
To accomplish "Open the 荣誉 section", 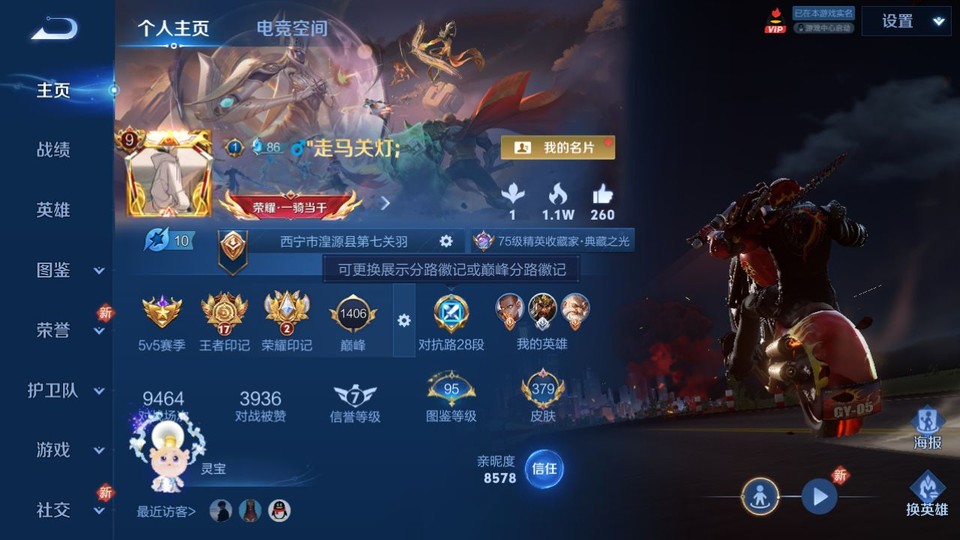I will [54, 330].
